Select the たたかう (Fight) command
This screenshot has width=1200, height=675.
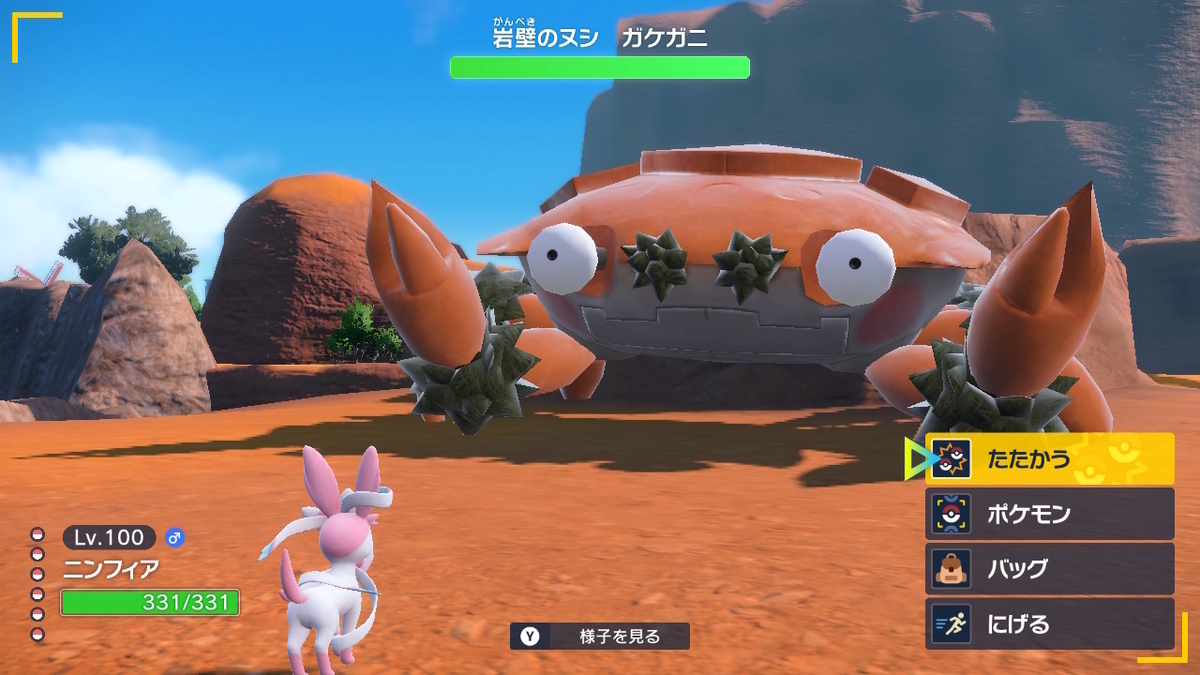[1049, 459]
